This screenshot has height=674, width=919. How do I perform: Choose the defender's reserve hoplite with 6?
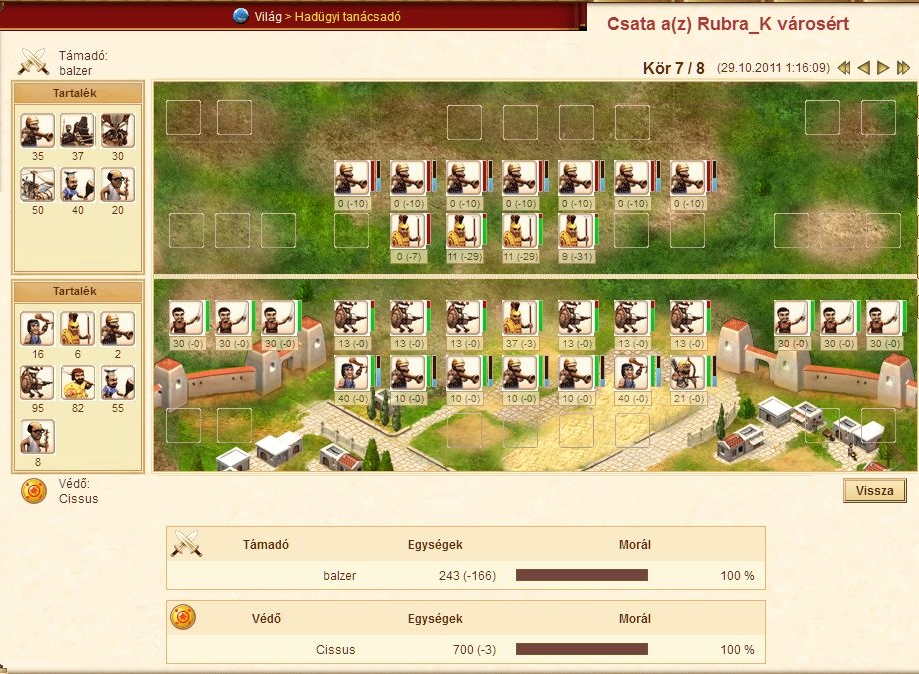(77, 328)
